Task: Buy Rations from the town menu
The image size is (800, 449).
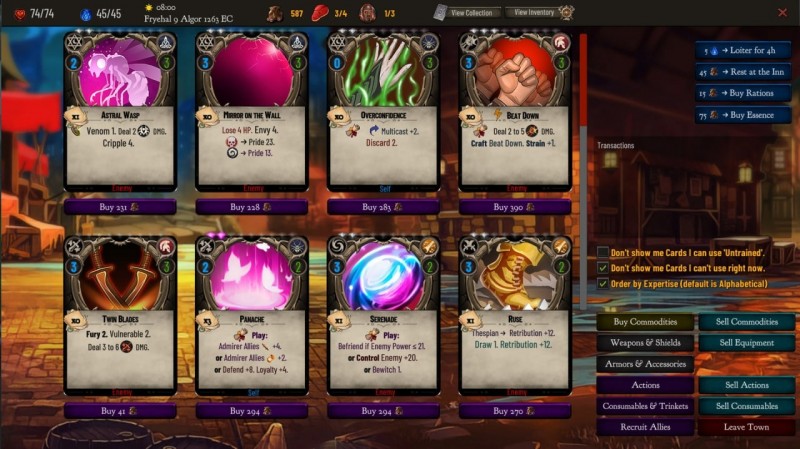Action: point(744,94)
